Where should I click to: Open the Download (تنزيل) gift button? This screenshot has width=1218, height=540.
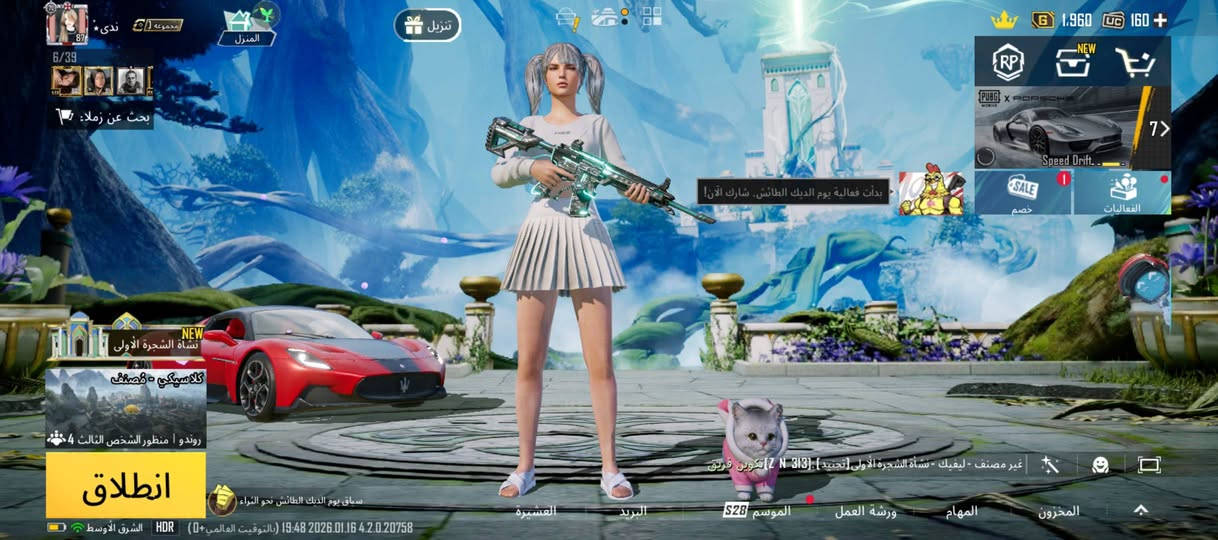point(427,25)
